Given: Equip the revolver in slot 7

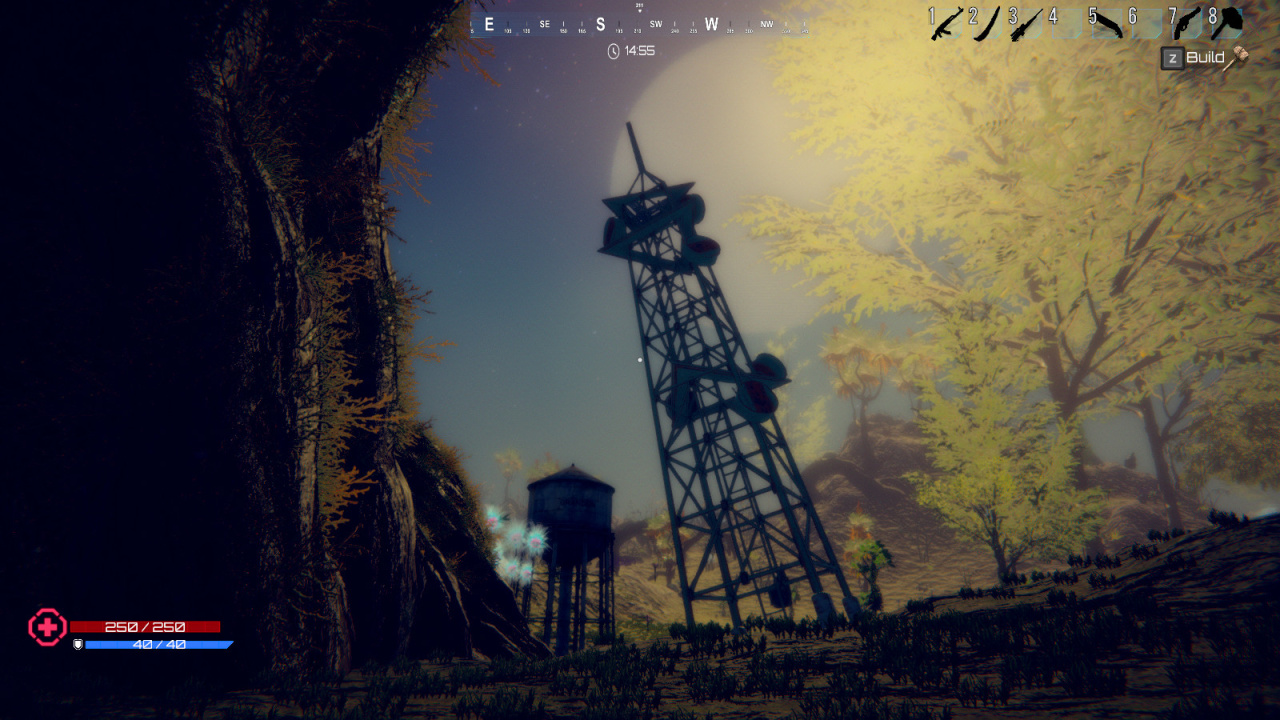Looking at the screenshot, I should coord(1186,23).
